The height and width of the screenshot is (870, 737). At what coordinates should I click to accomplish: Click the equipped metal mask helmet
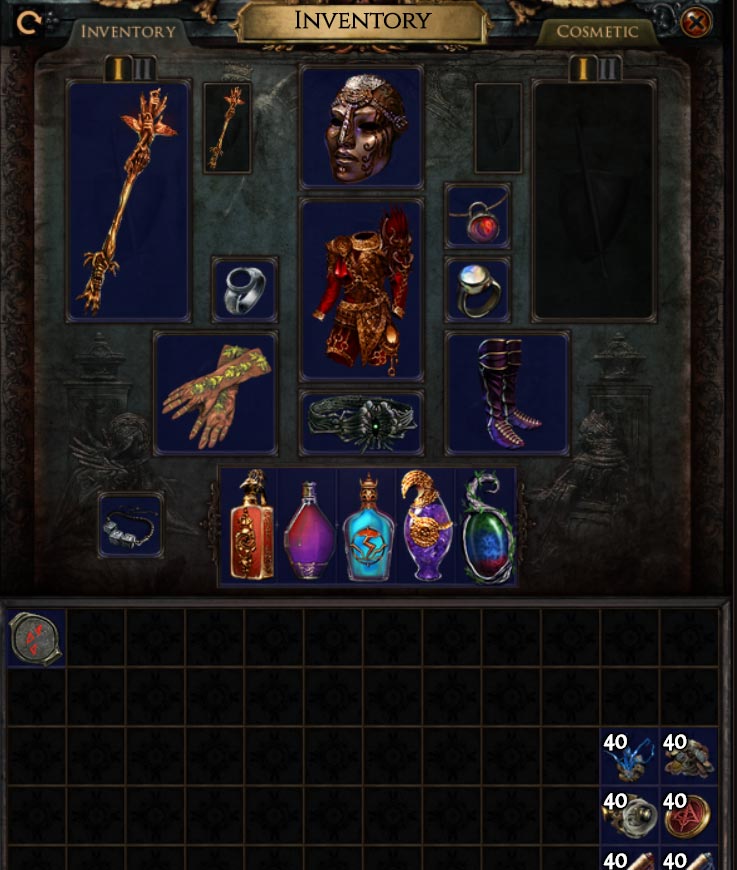click(x=361, y=127)
